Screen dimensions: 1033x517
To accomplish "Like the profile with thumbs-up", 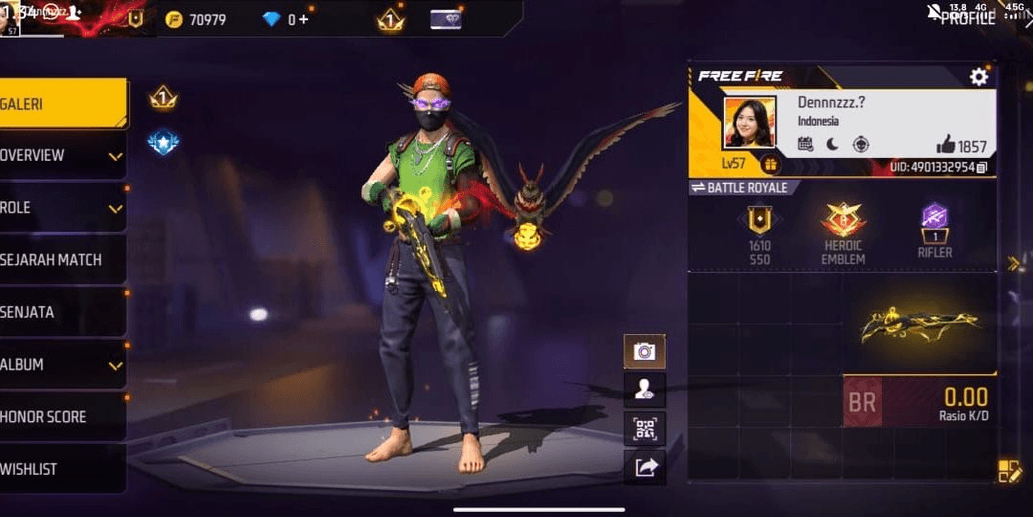I will click(946, 145).
